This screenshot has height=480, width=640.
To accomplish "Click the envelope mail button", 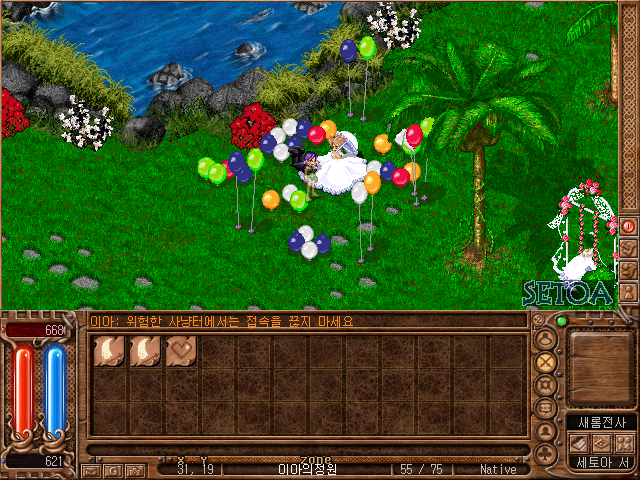I will click(x=91, y=469).
